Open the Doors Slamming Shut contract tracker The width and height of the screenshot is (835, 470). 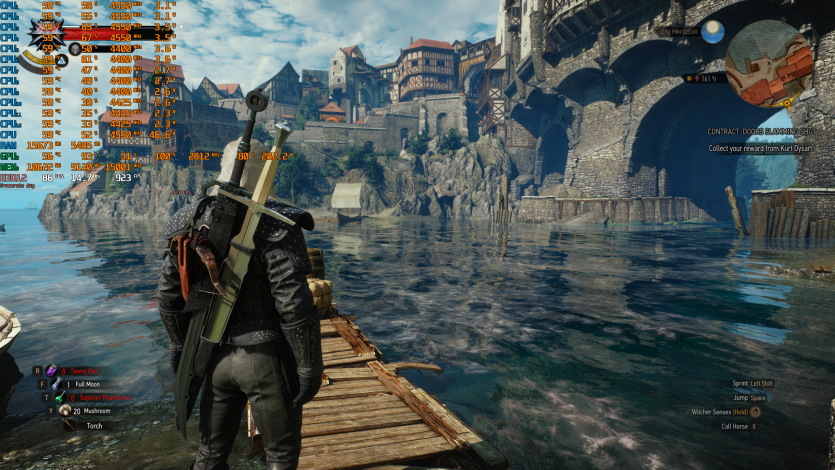click(x=760, y=131)
